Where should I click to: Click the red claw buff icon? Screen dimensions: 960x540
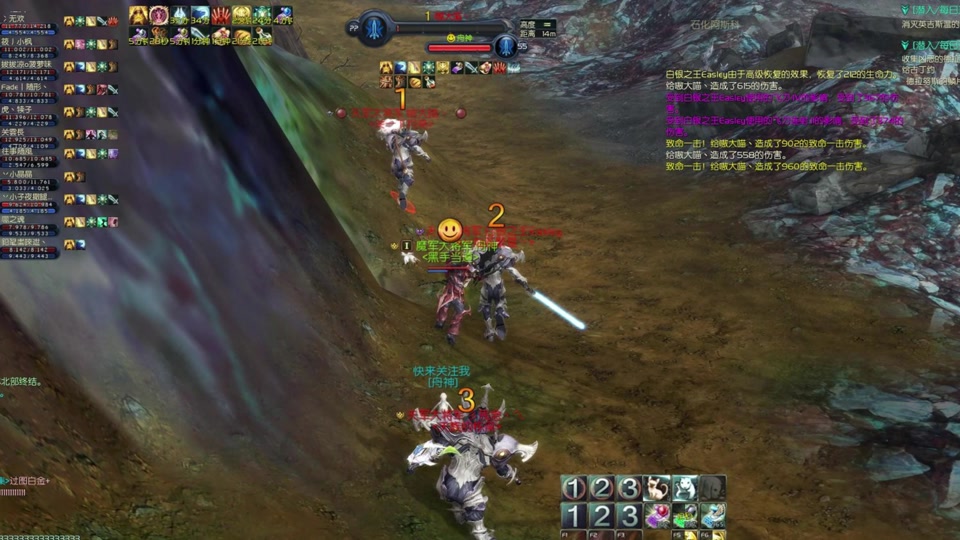pyautogui.click(x=220, y=15)
